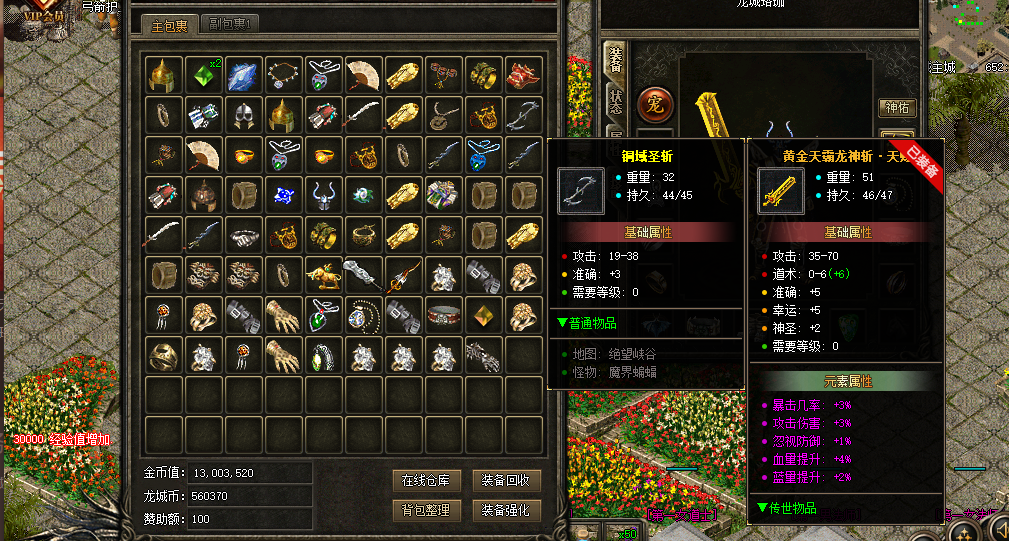Choose the golden bull figurine item
The image size is (1009, 541).
324,275
